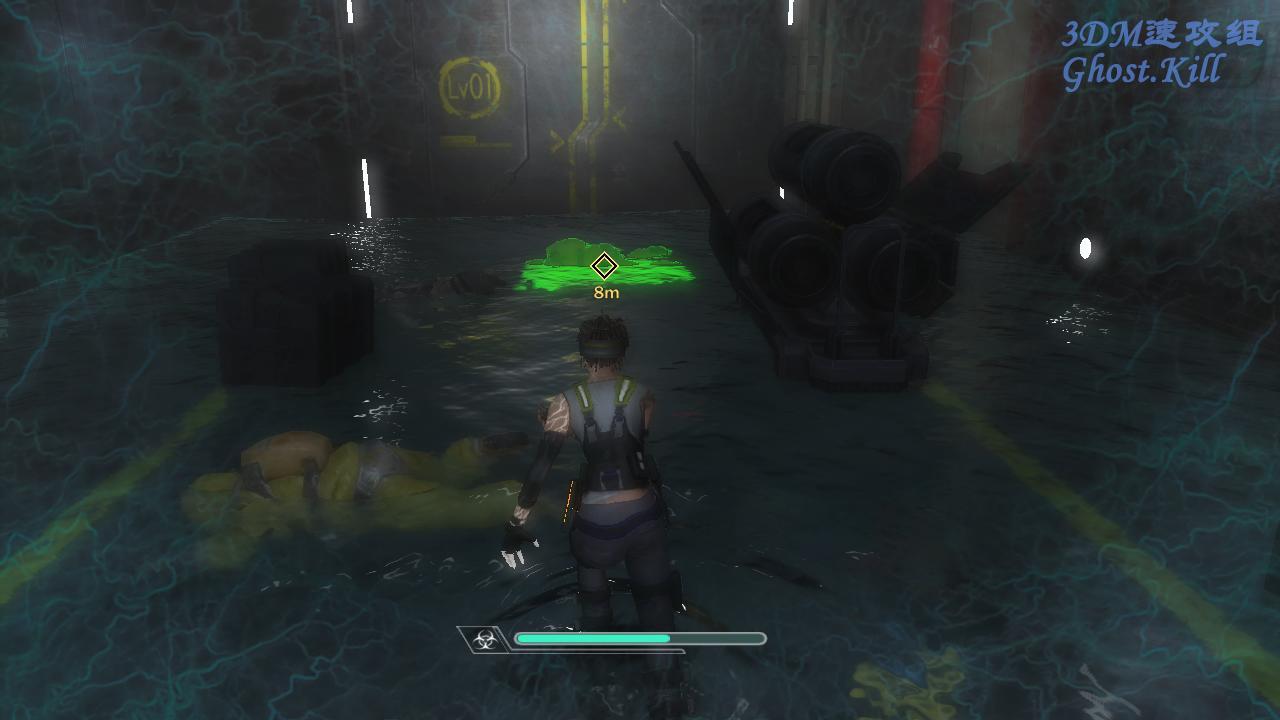Click the diamond objective waypoint marker
1280x720 pixels.
pos(604,266)
